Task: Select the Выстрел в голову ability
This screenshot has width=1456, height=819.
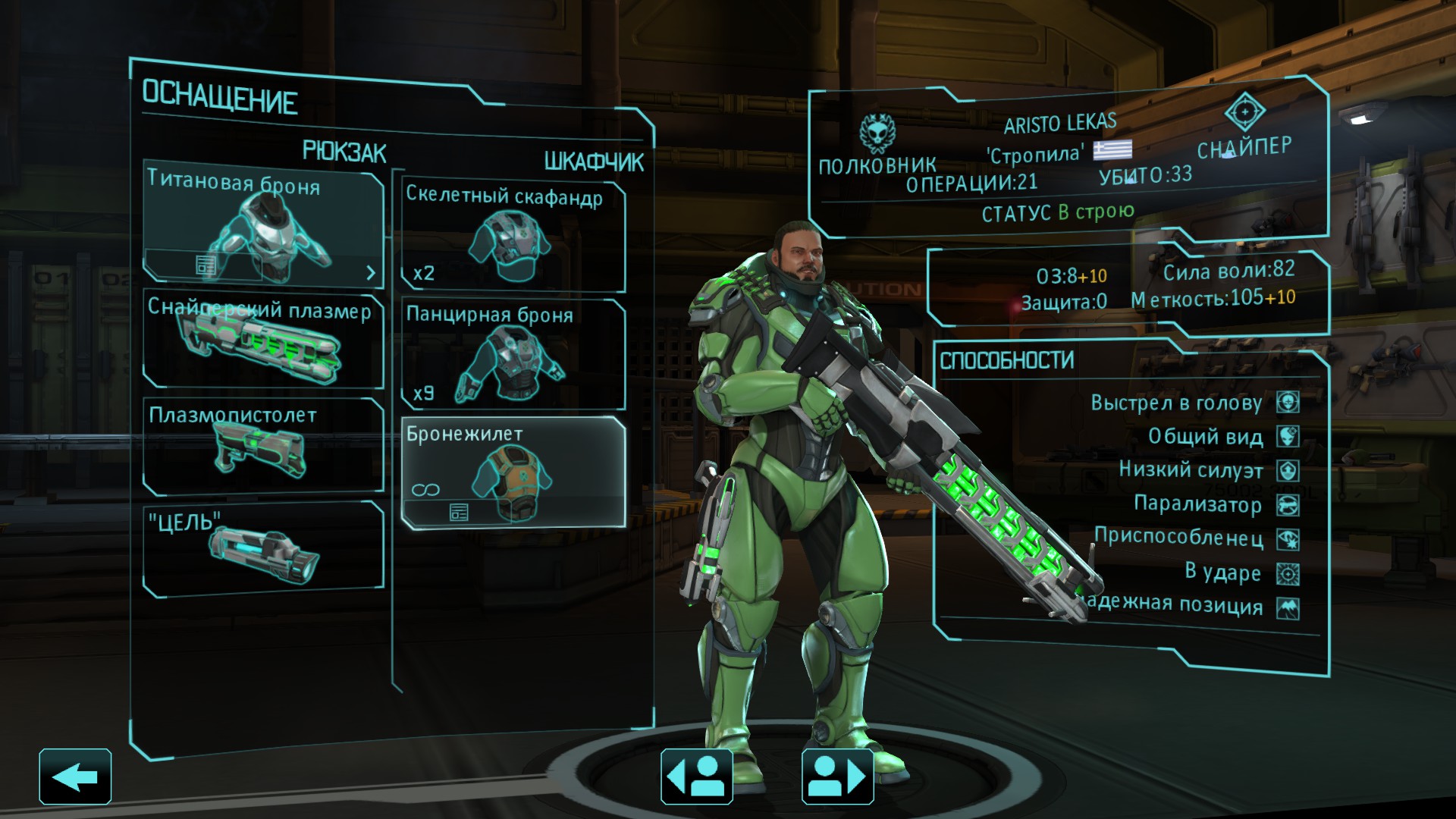Action: (x=1194, y=403)
